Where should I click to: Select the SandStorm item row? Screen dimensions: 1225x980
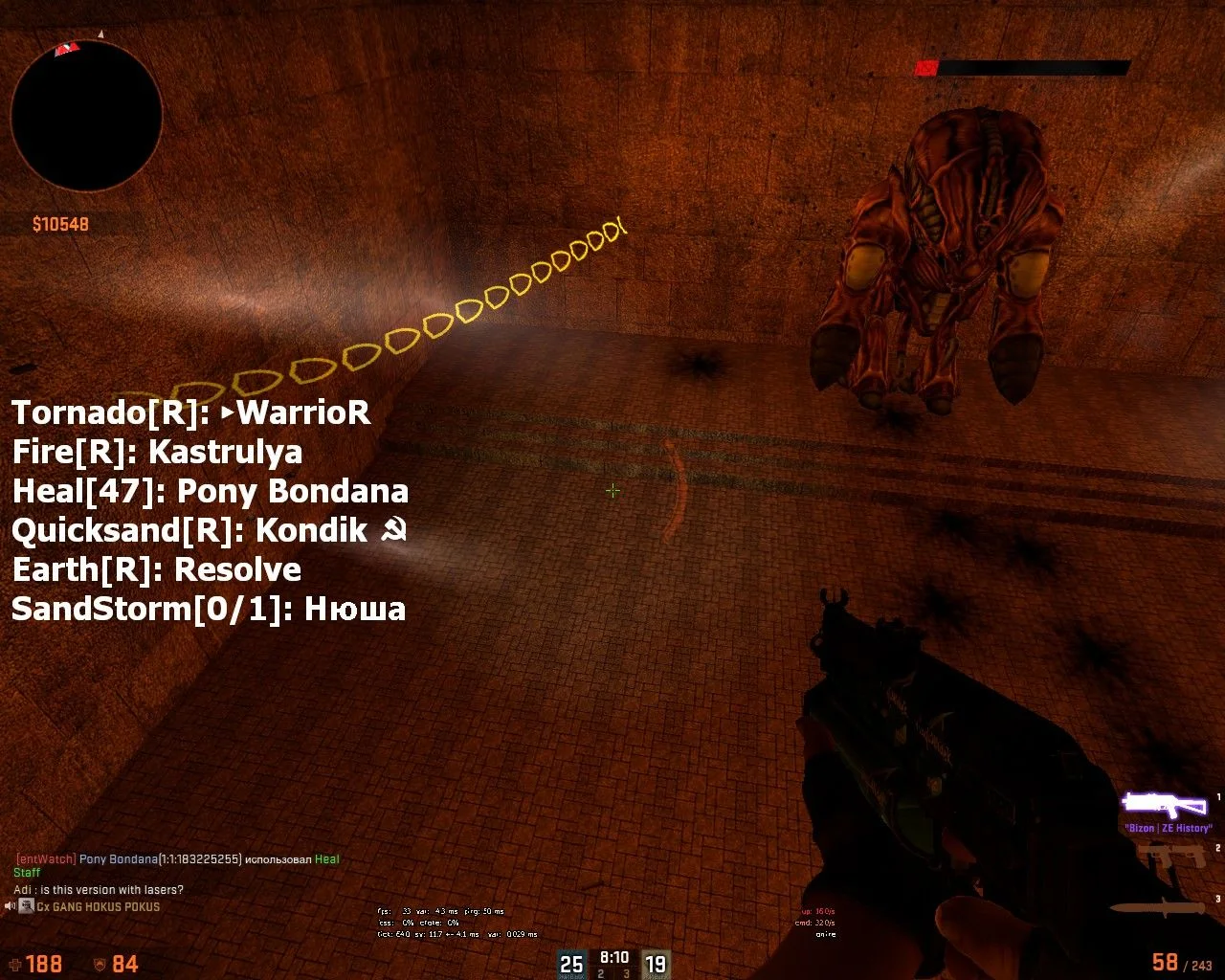click(208, 610)
